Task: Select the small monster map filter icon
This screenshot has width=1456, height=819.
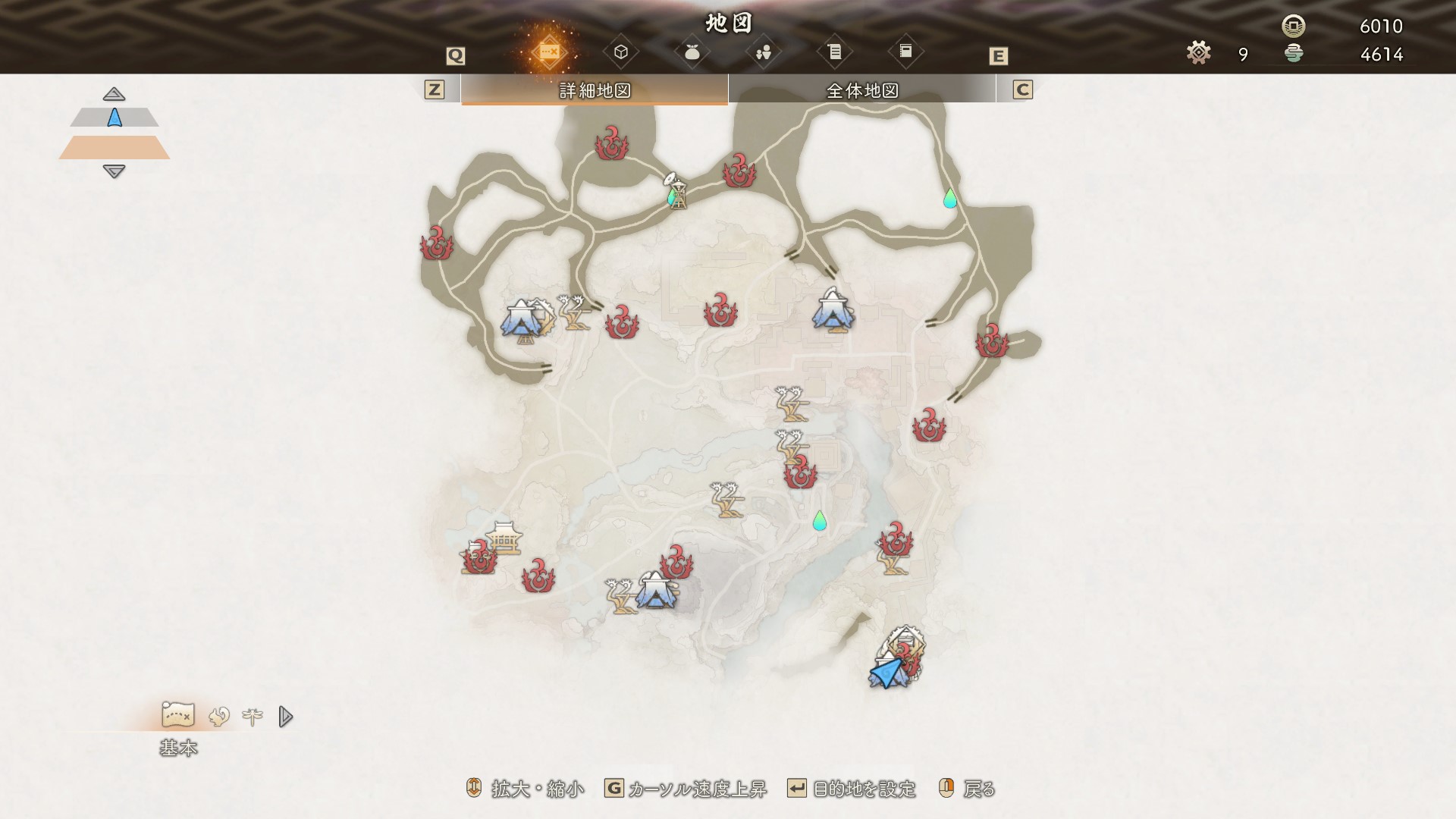Action: point(219,716)
